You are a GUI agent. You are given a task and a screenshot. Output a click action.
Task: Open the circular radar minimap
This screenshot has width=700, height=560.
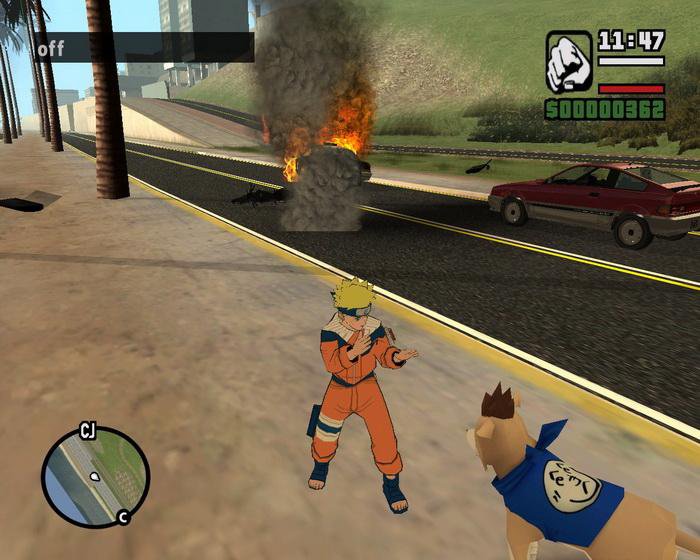pyautogui.click(x=95, y=477)
